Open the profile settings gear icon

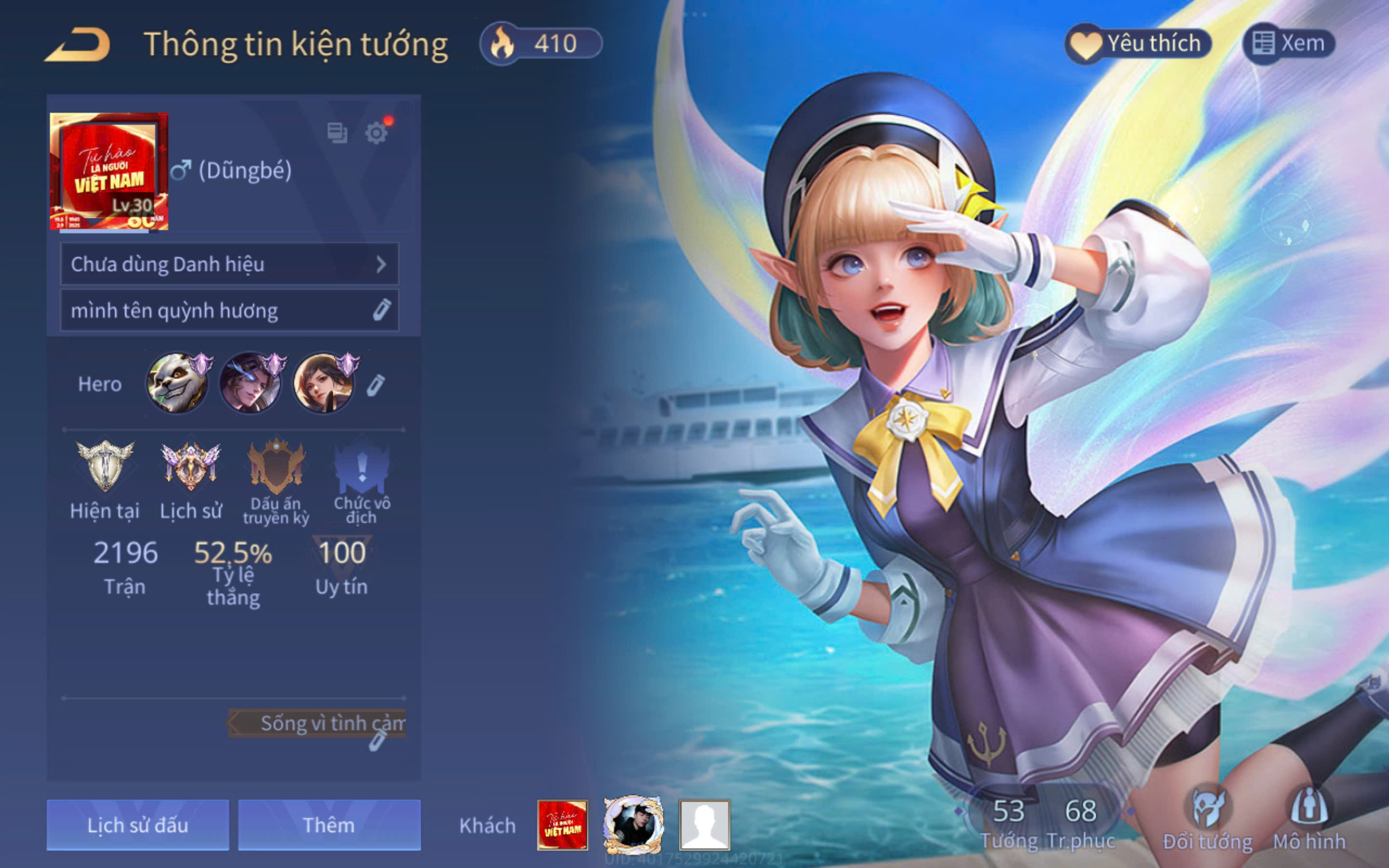coord(376,133)
